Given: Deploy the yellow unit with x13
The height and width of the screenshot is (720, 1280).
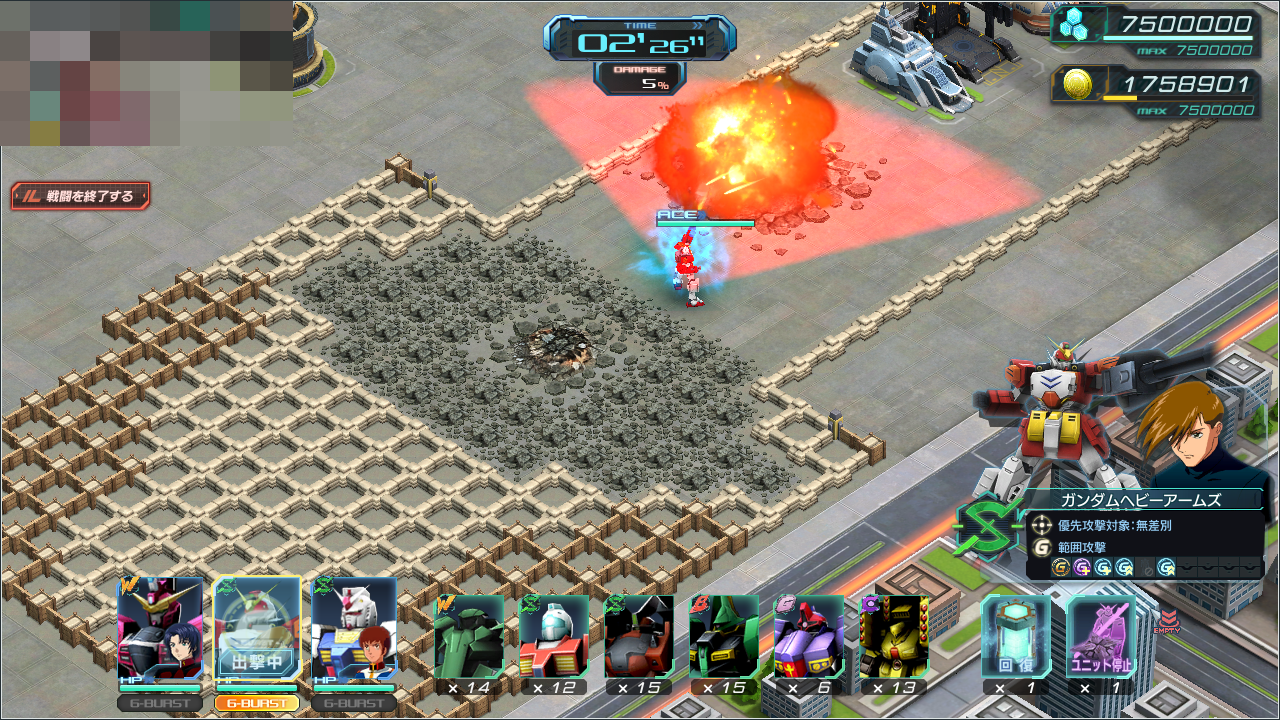Looking at the screenshot, I should pos(894,637).
